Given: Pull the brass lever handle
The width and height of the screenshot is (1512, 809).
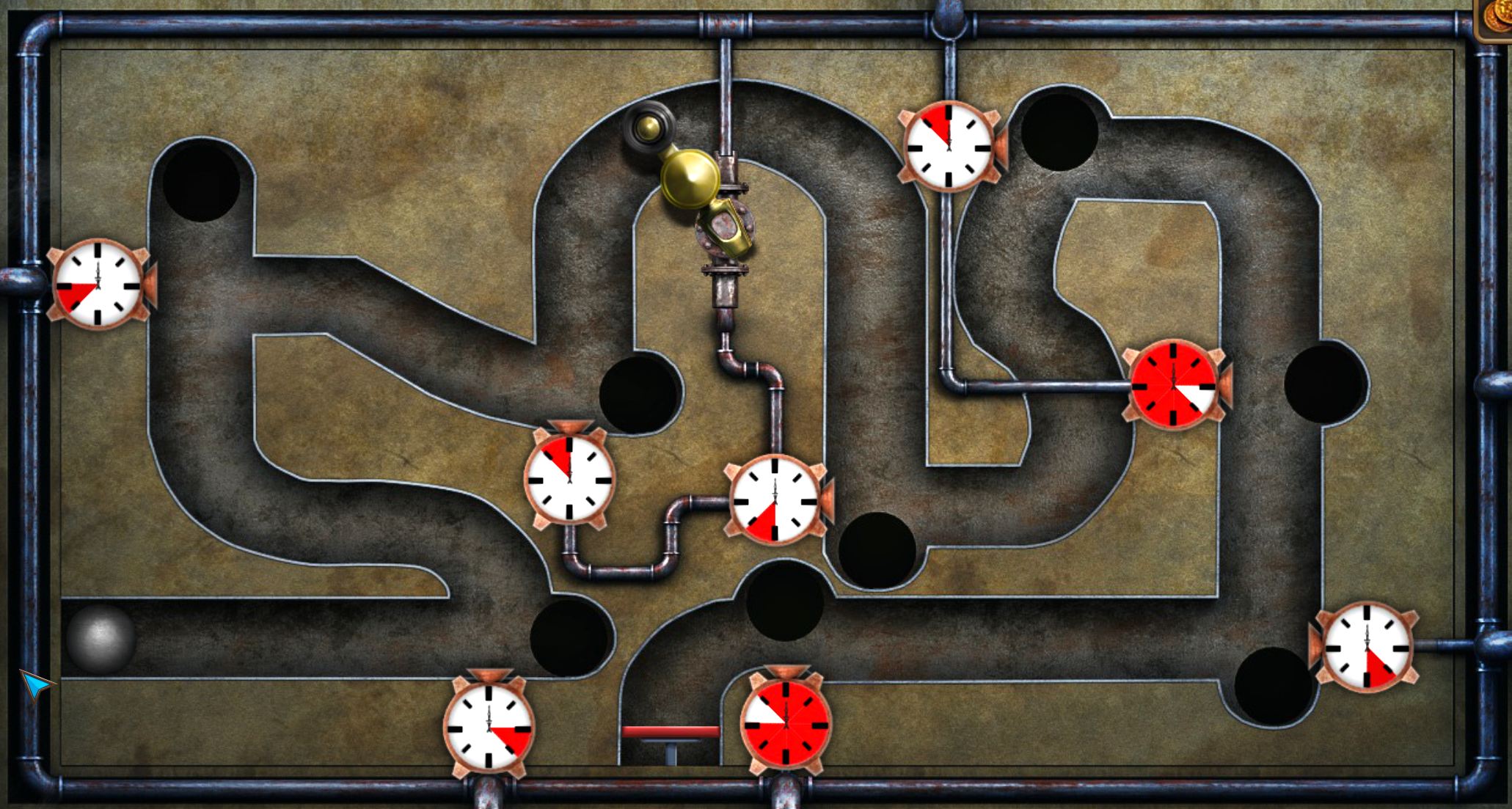Looking at the screenshot, I should click(688, 176).
